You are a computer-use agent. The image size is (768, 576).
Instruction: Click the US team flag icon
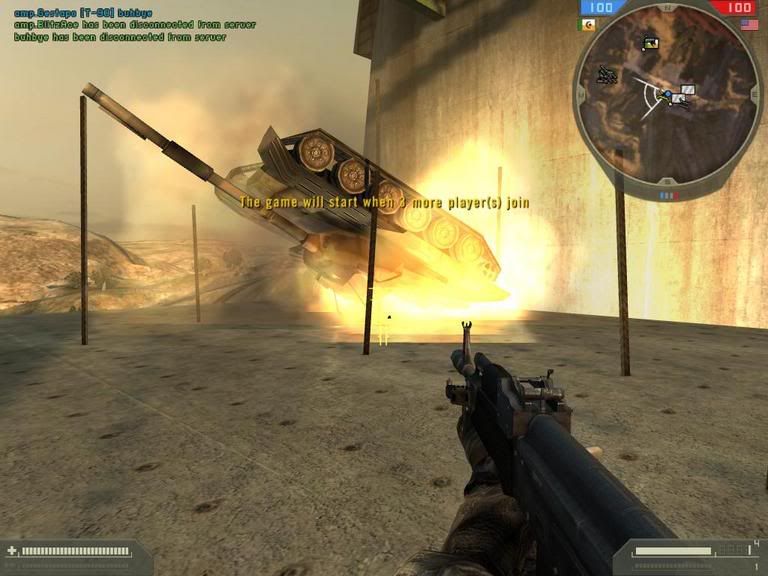pos(747,23)
